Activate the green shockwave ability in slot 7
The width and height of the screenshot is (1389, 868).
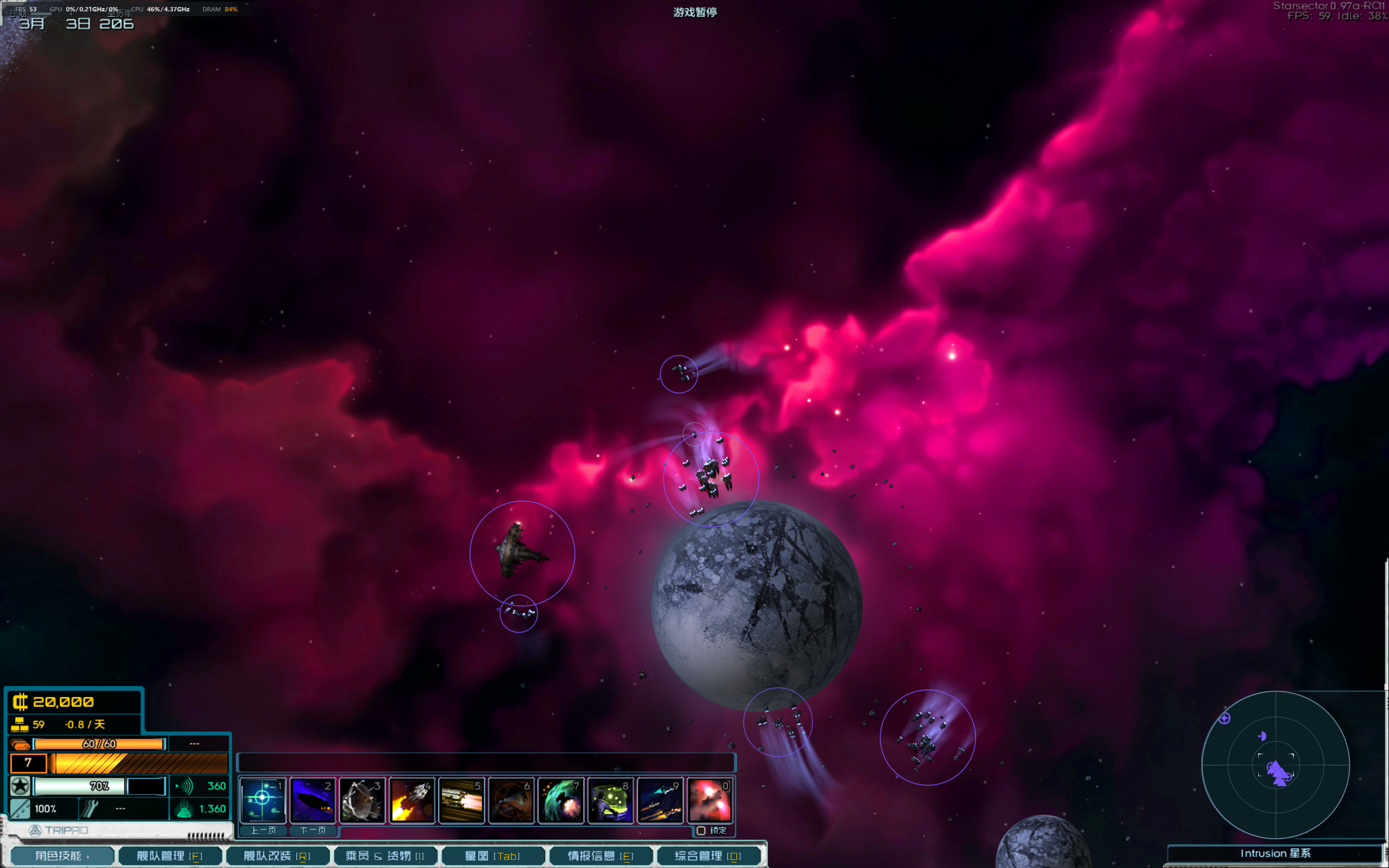pyautogui.click(x=561, y=800)
